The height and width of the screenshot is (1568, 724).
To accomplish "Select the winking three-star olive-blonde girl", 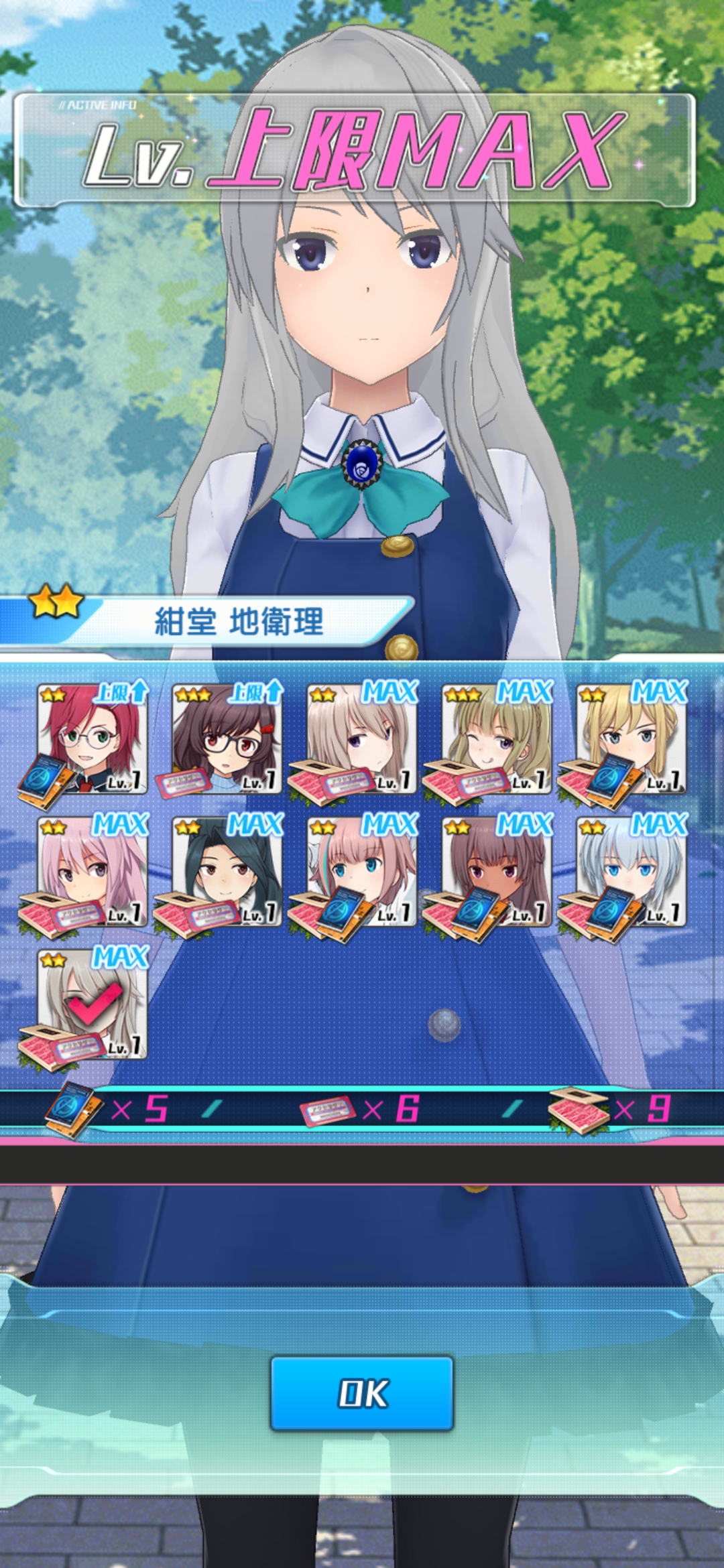I will coord(497,738).
